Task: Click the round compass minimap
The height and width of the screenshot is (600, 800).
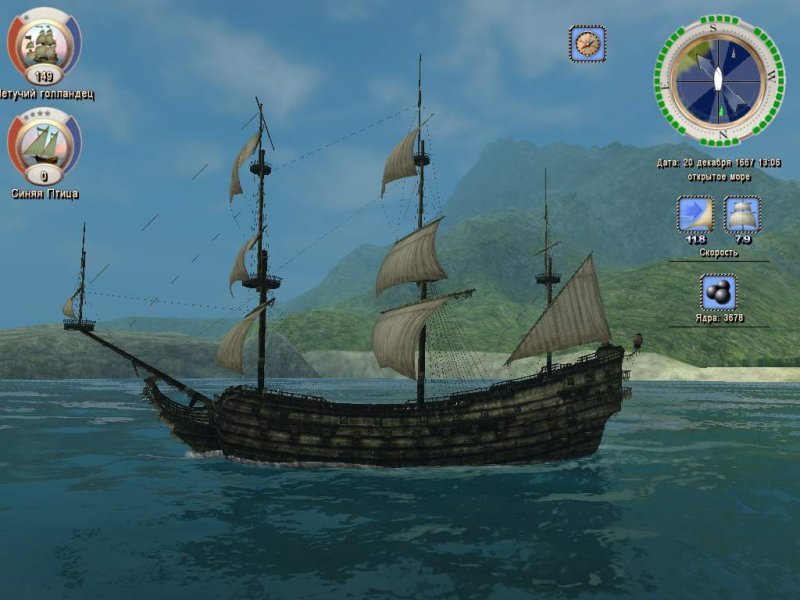Action: pyautogui.click(x=719, y=80)
